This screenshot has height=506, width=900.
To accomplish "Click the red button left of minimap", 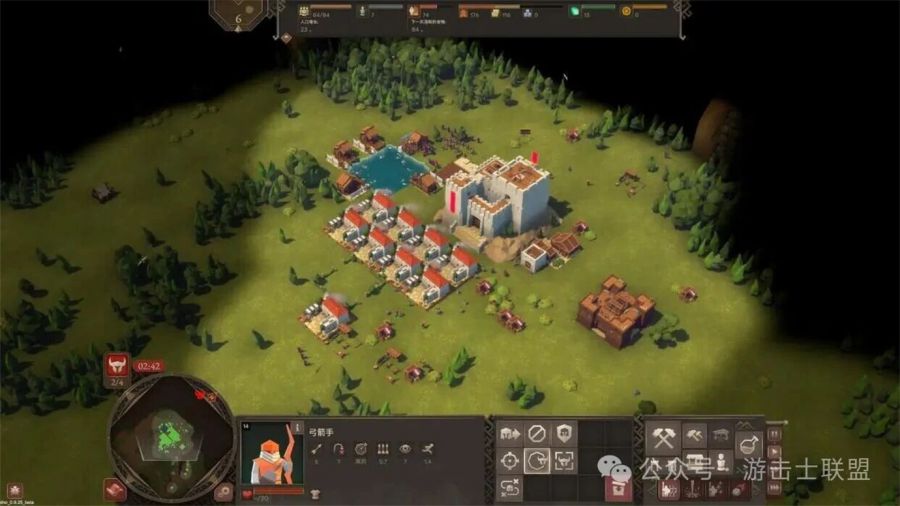I will 113,490.
